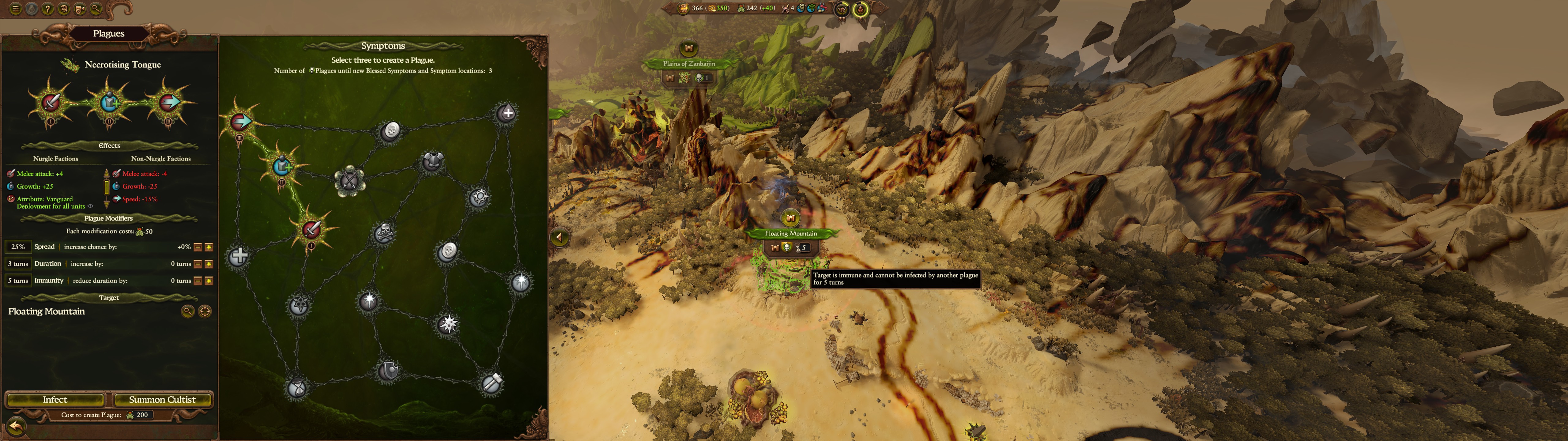Increase Immunity reduction using the plus button
The image size is (1568, 441).
click(209, 281)
